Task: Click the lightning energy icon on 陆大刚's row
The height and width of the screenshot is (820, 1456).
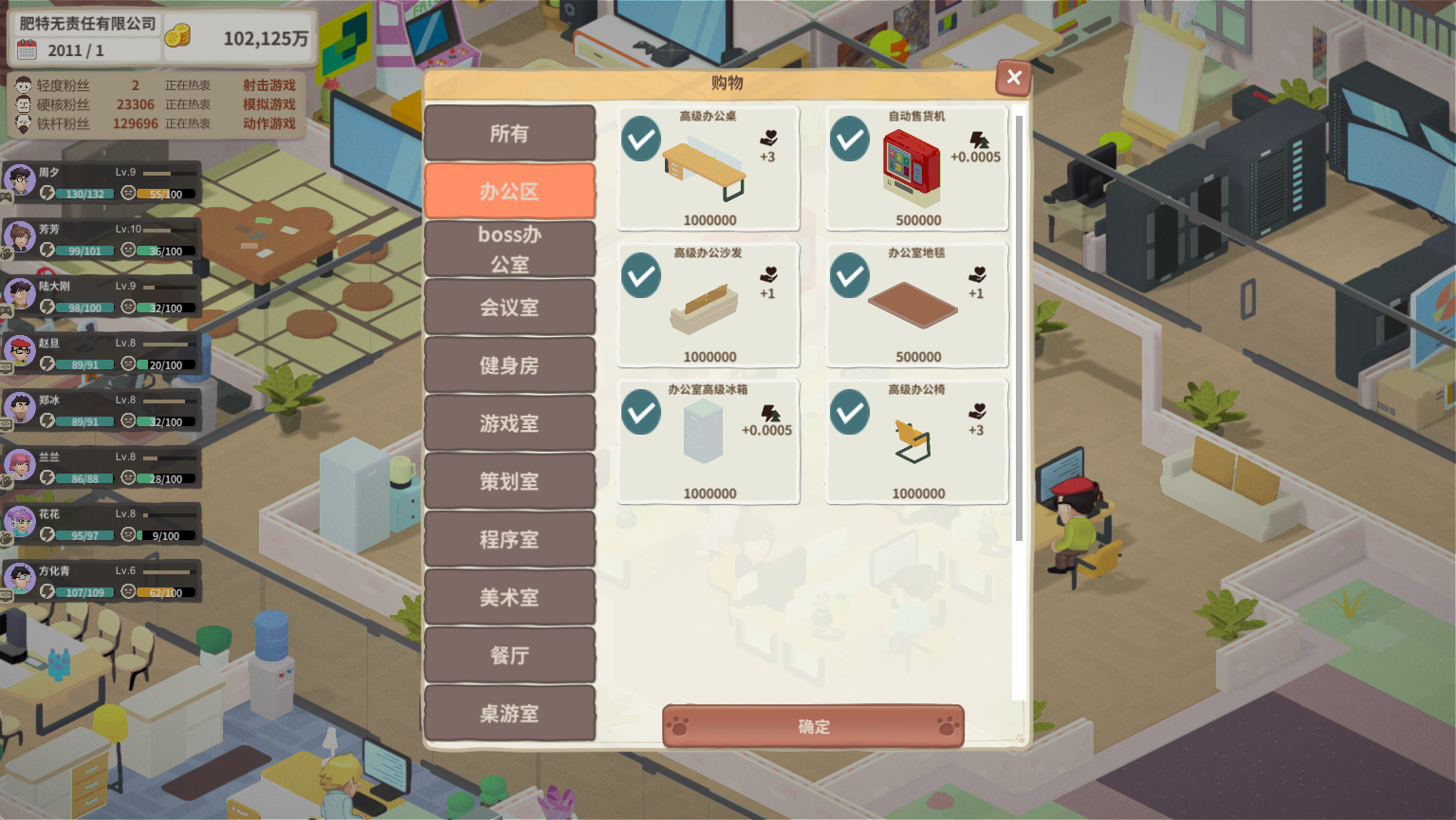Action: point(48,307)
